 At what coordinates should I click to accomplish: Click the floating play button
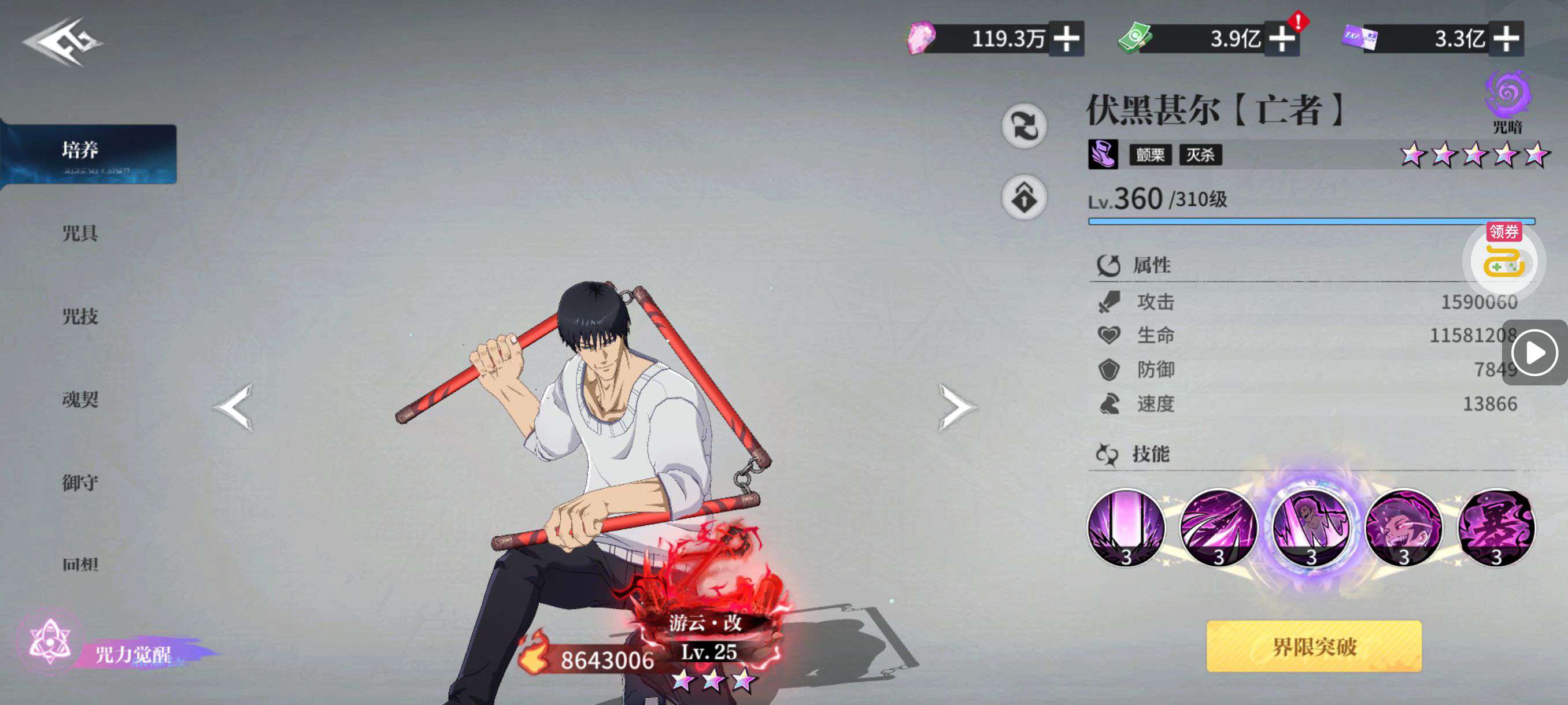click(x=1534, y=353)
